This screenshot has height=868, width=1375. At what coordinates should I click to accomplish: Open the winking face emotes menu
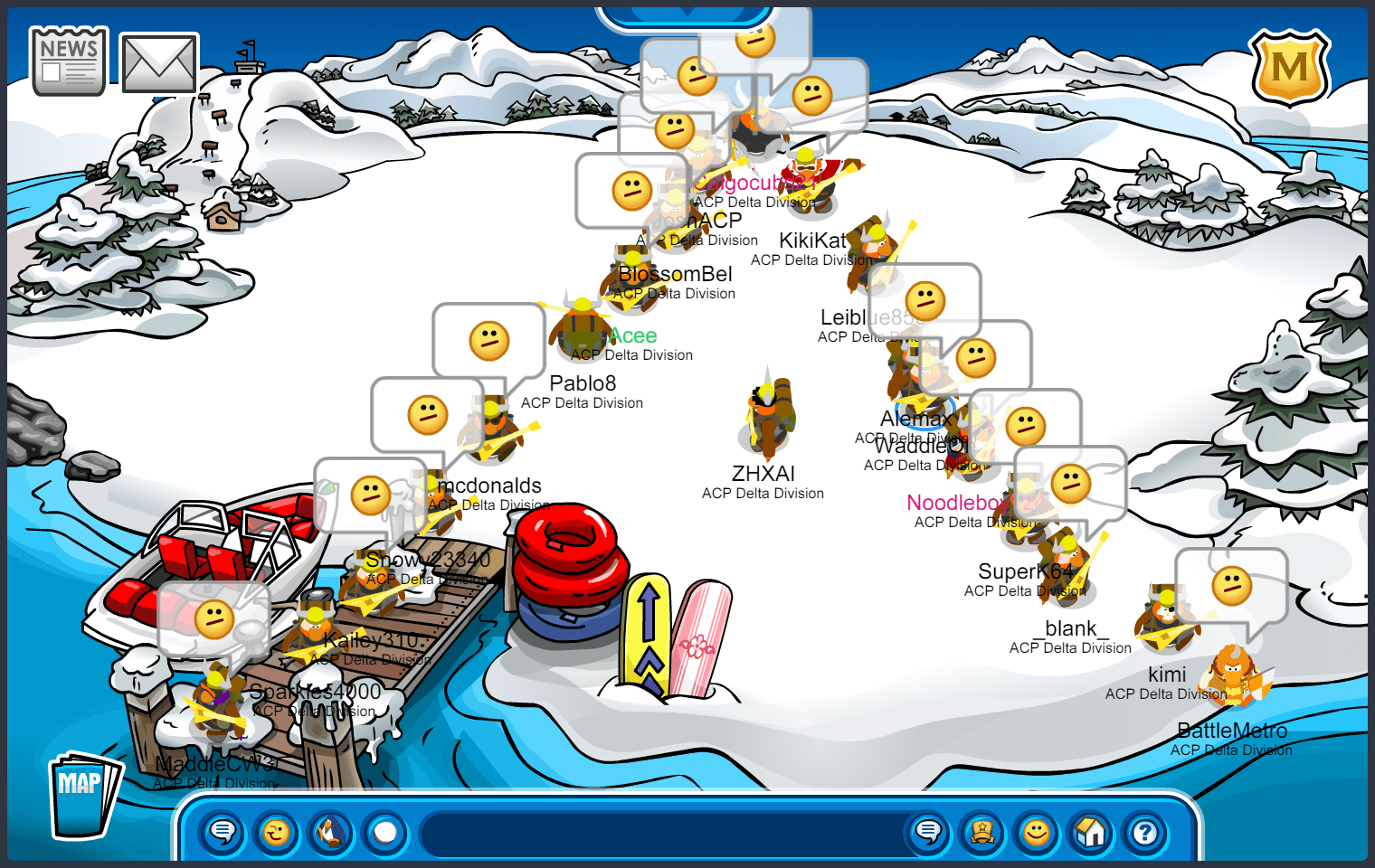click(277, 832)
